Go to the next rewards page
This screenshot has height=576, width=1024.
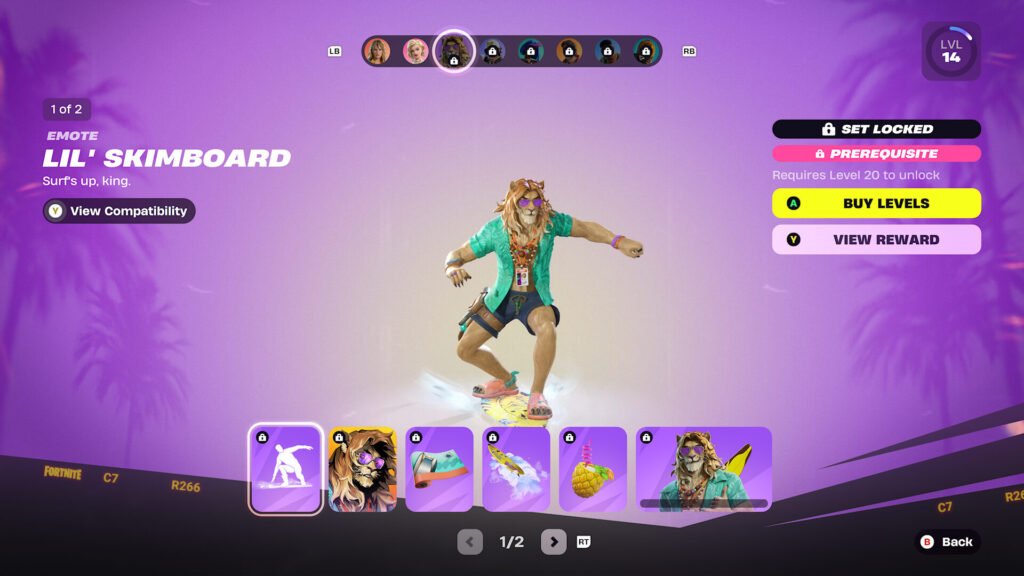(554, 542)
